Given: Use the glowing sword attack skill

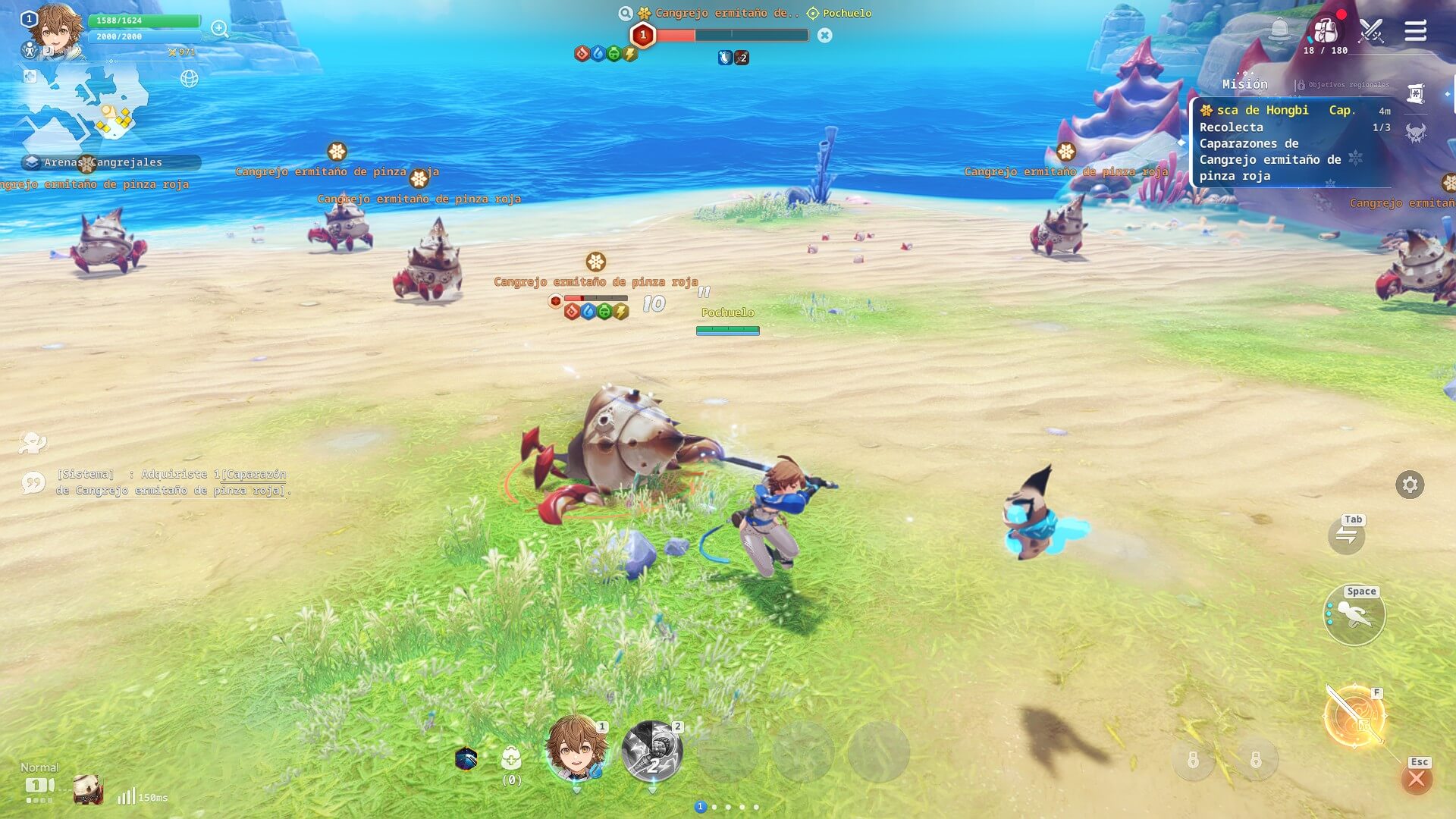Looking at the screenshot, I should (x=1354, y=717).
